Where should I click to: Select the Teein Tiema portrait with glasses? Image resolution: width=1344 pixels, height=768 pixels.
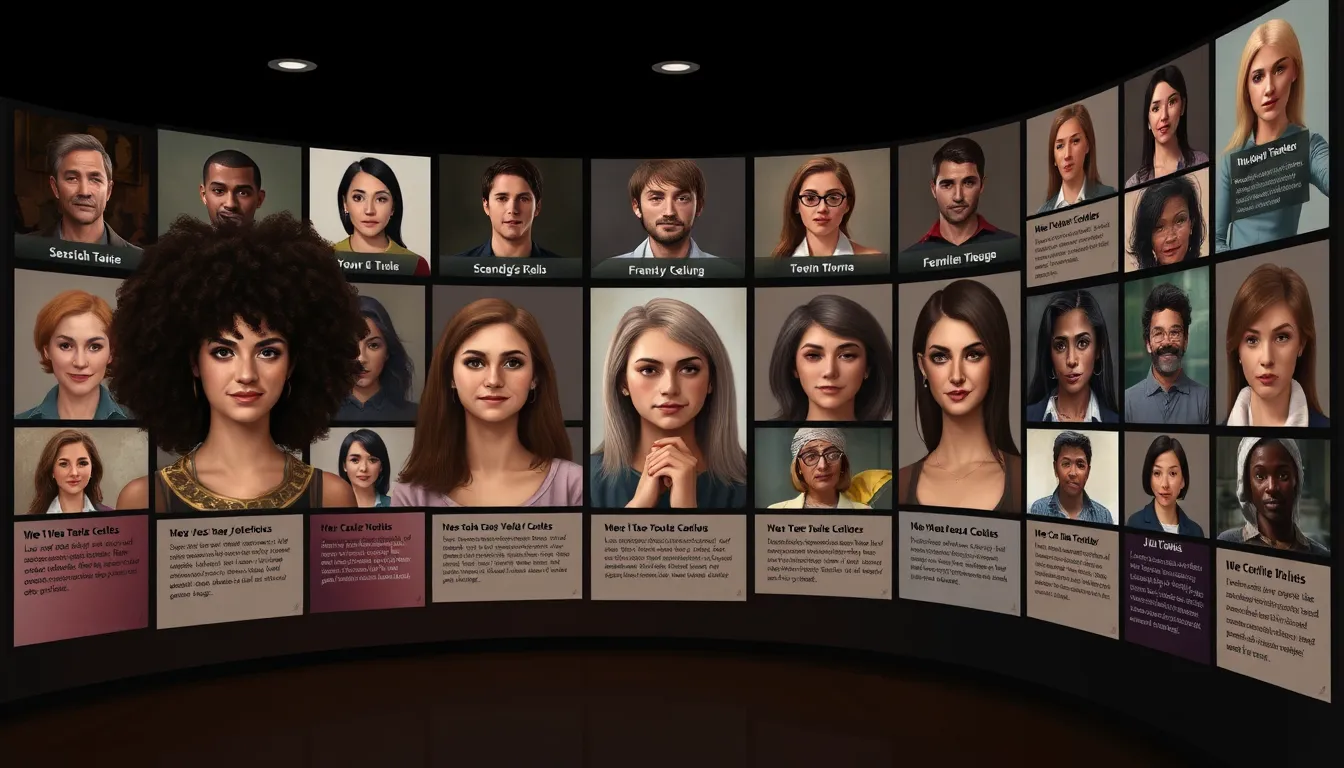[823, 212]
